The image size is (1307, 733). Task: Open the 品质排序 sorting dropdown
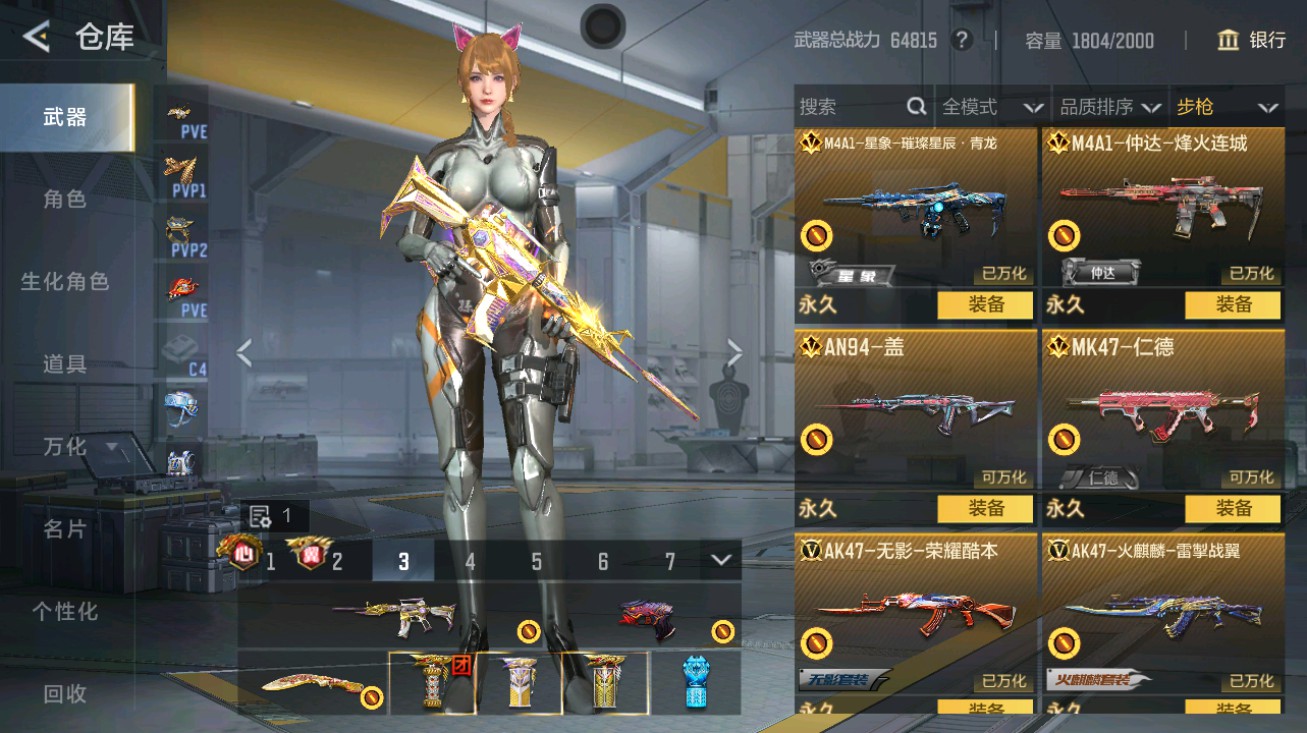(x=1109, y=107)
